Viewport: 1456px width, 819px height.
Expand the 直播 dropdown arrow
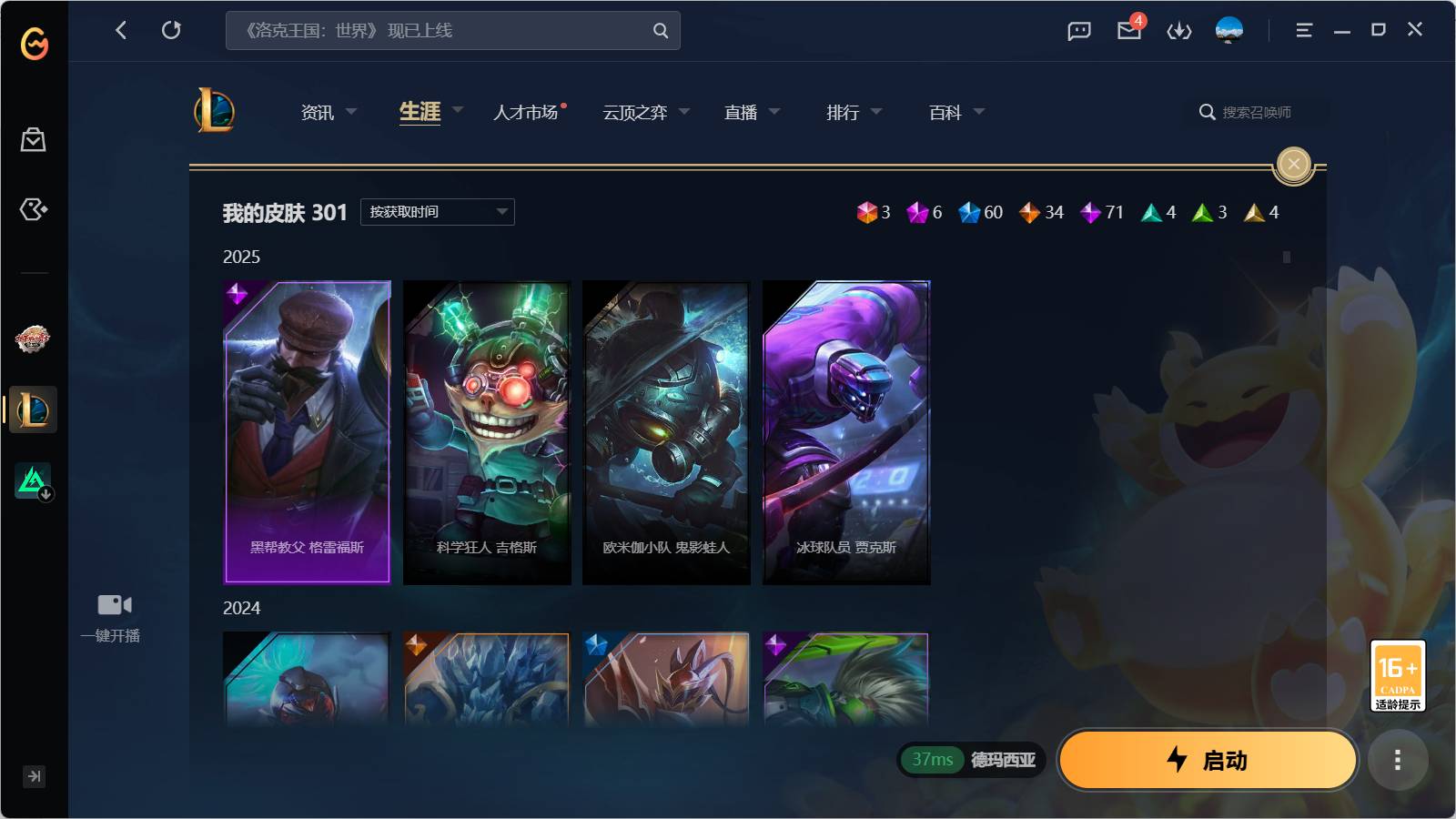(774, 111)
